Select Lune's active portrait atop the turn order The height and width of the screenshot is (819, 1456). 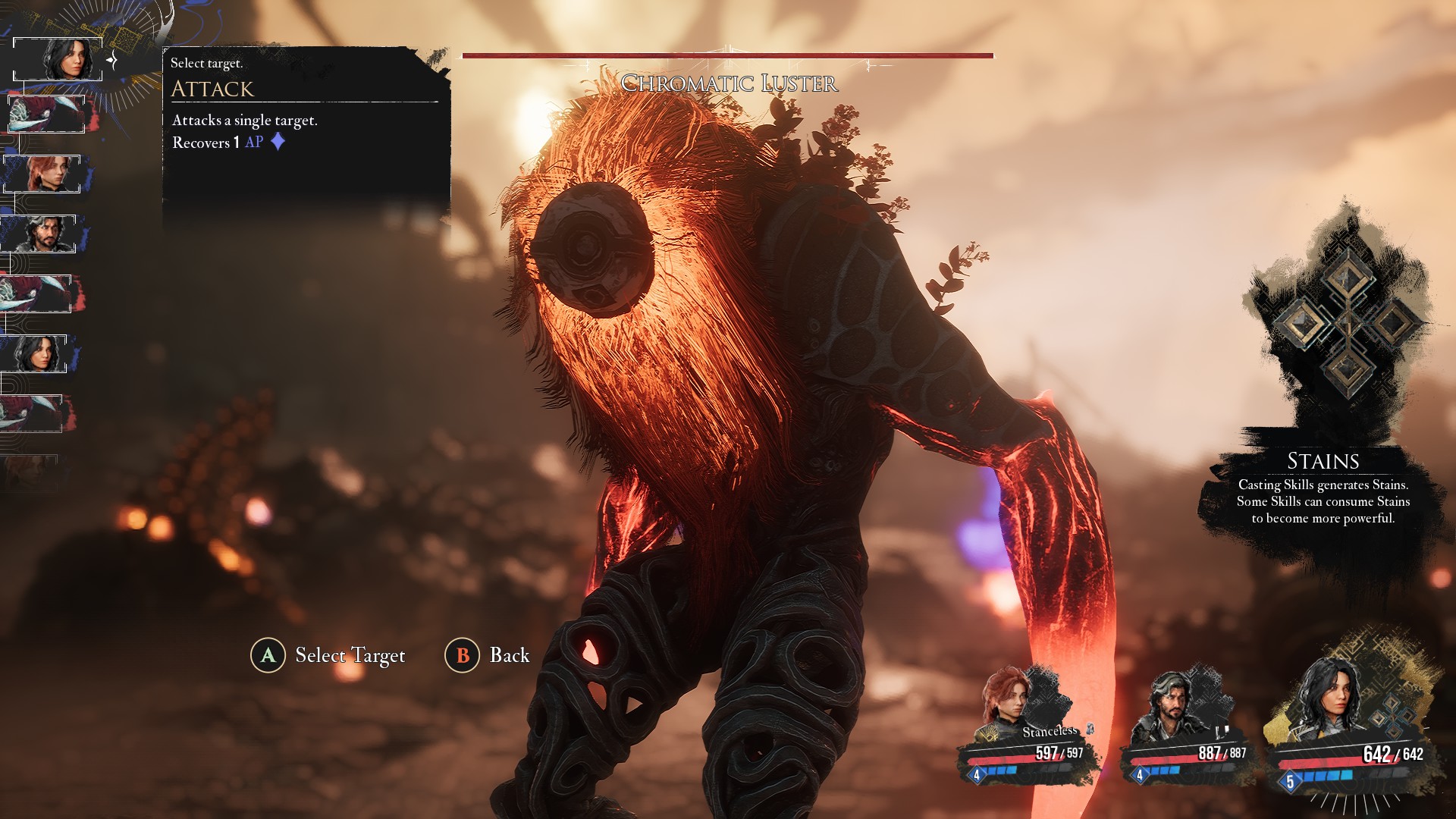pos(58,58)
